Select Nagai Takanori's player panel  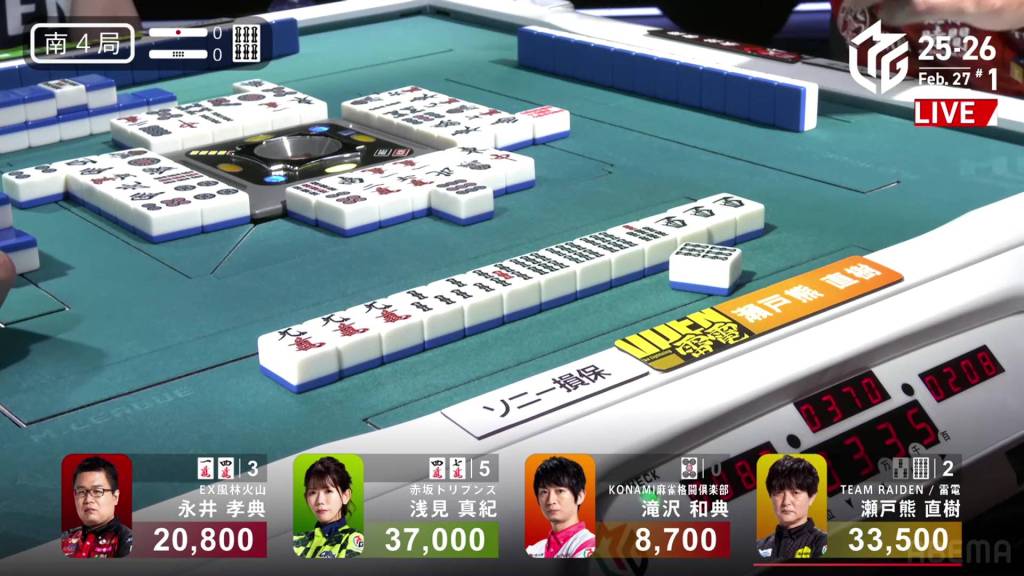[164, 506]
